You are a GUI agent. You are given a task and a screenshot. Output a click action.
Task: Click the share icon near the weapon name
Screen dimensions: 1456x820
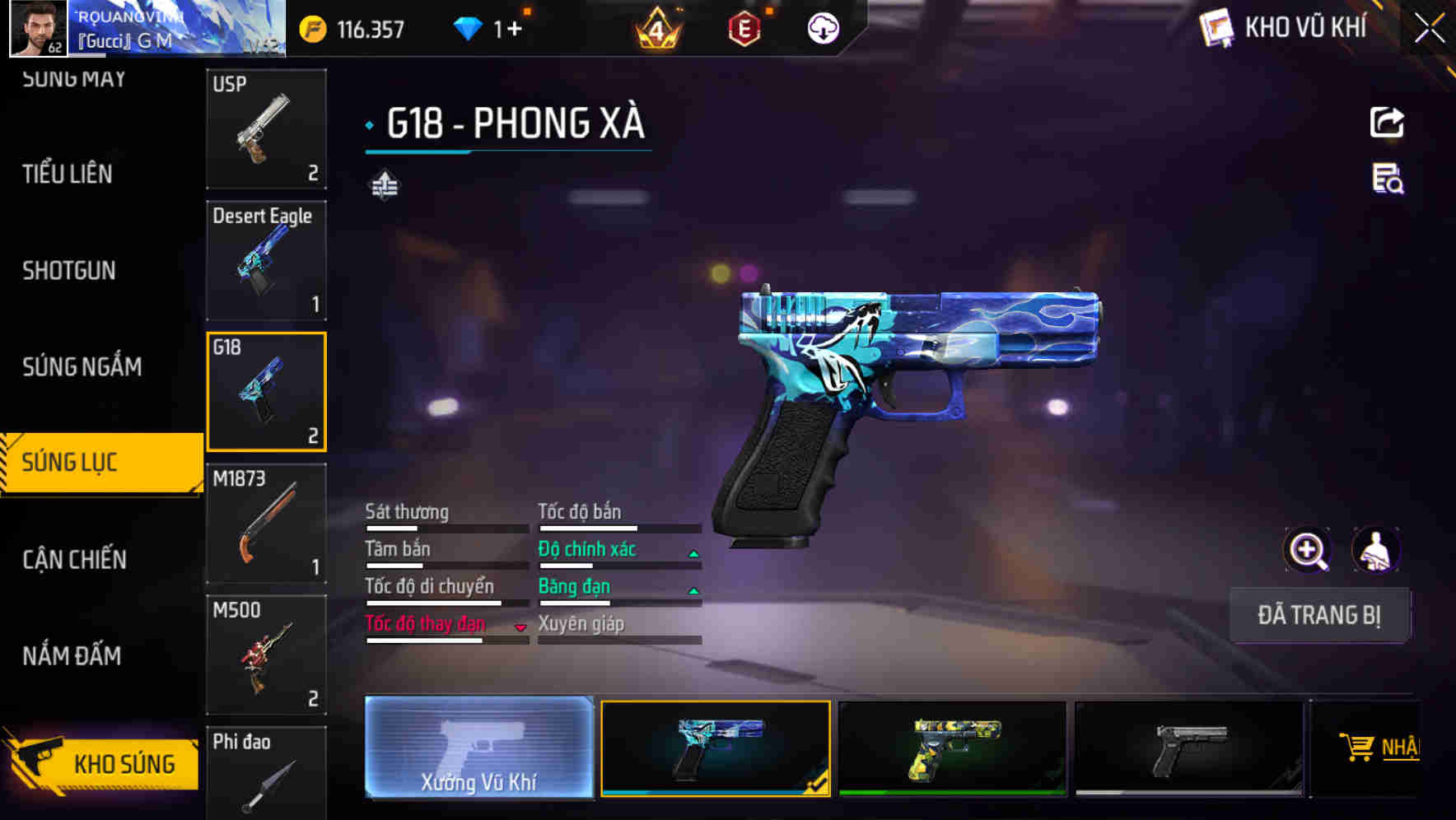pos(1387,122)
